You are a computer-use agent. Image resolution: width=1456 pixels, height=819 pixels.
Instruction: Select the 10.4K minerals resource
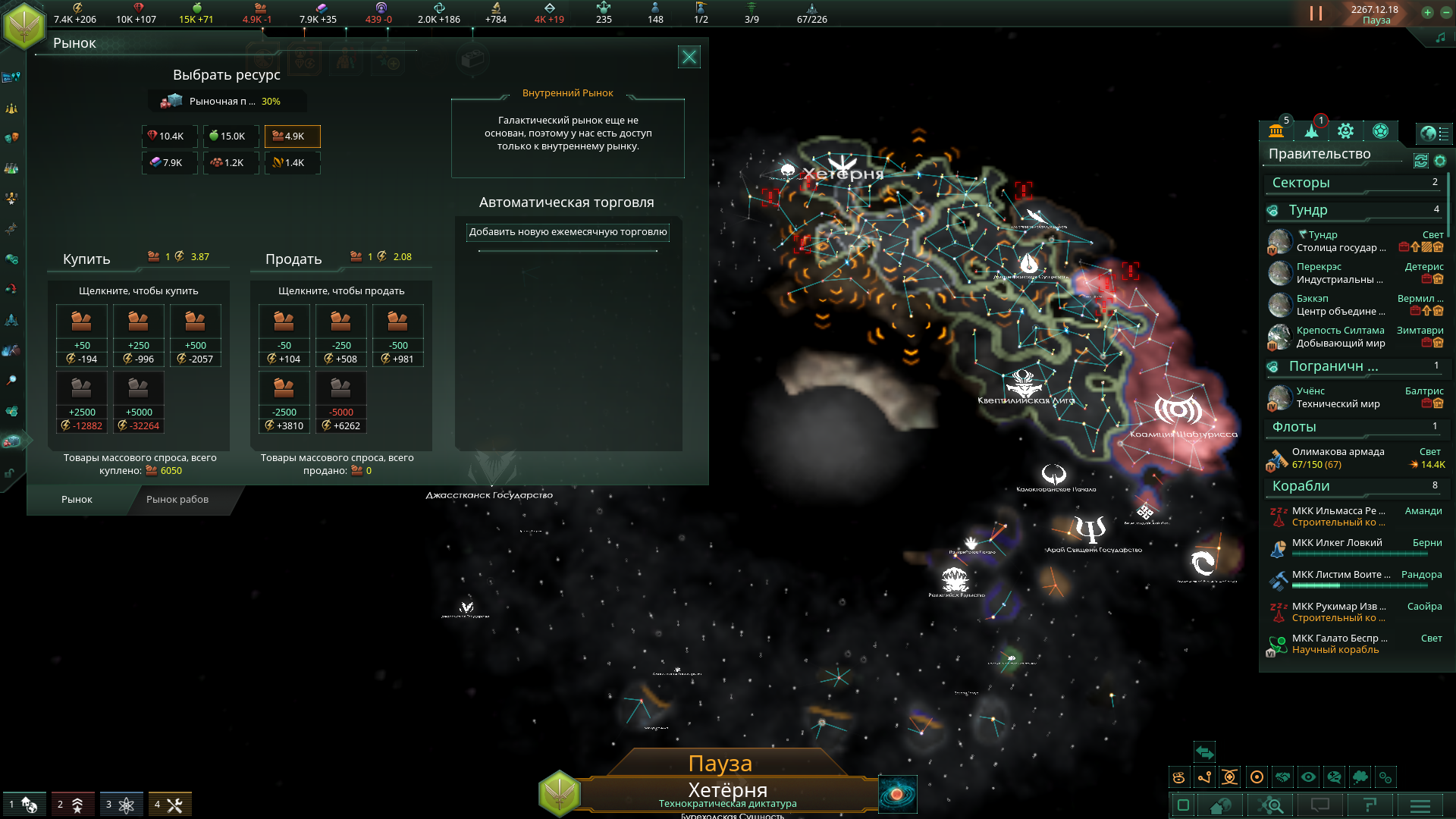tap(169, 136)
